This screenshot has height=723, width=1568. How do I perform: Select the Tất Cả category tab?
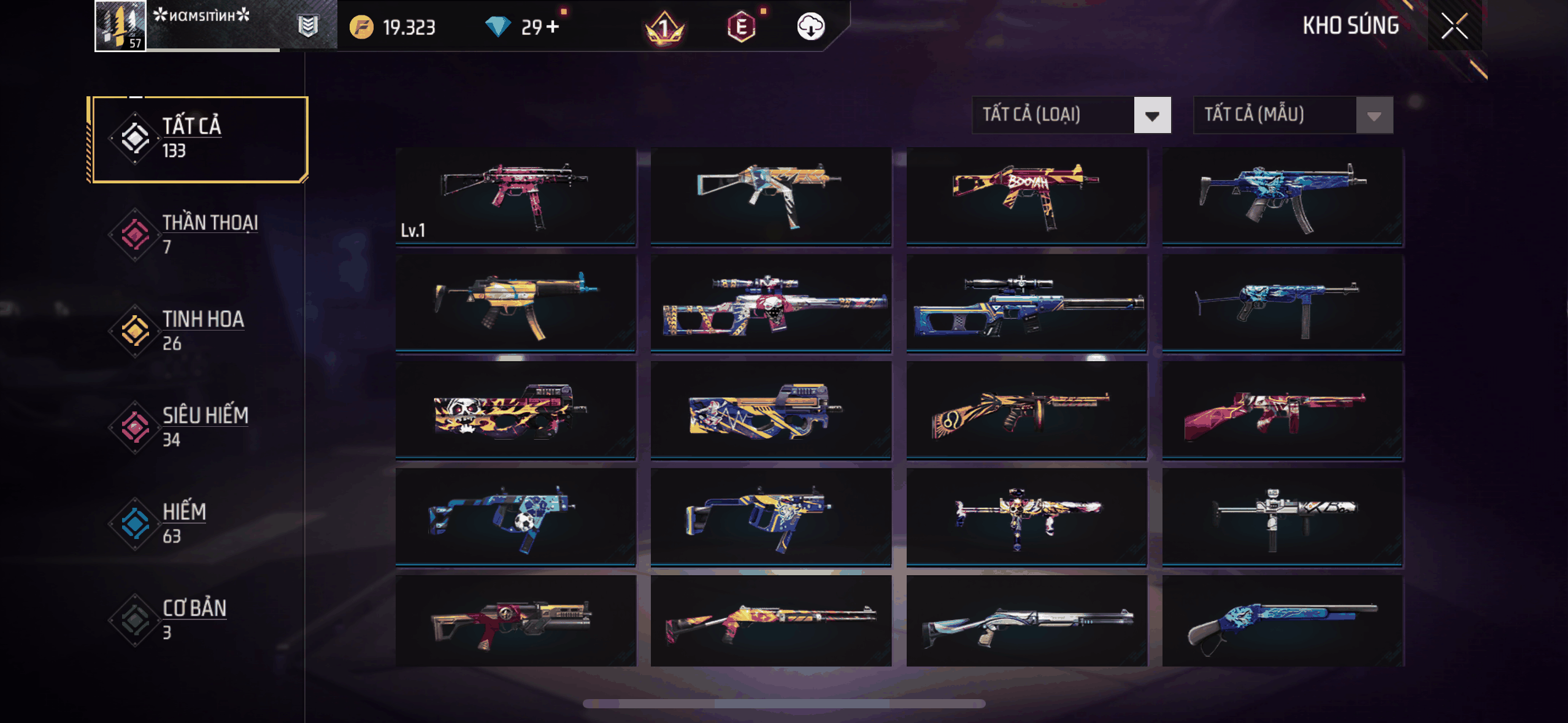point(198,139)
